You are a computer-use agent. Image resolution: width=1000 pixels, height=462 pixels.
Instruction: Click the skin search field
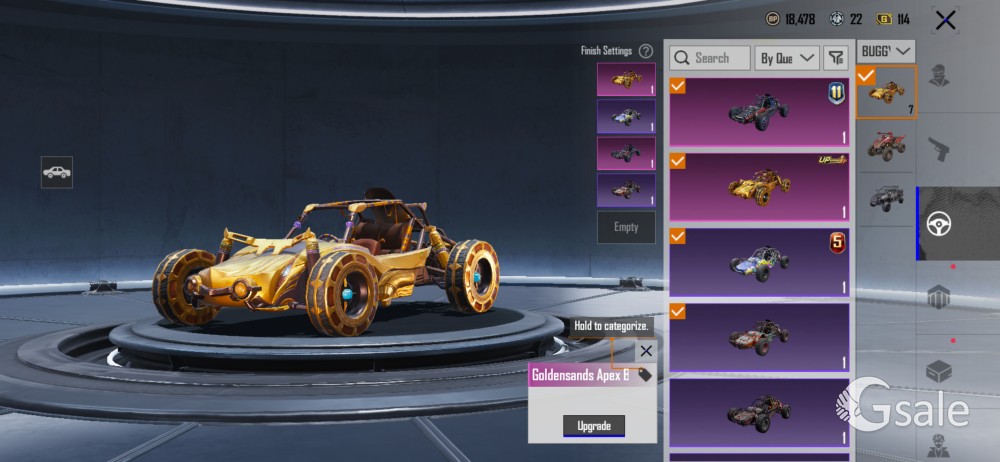coord(711,58)
